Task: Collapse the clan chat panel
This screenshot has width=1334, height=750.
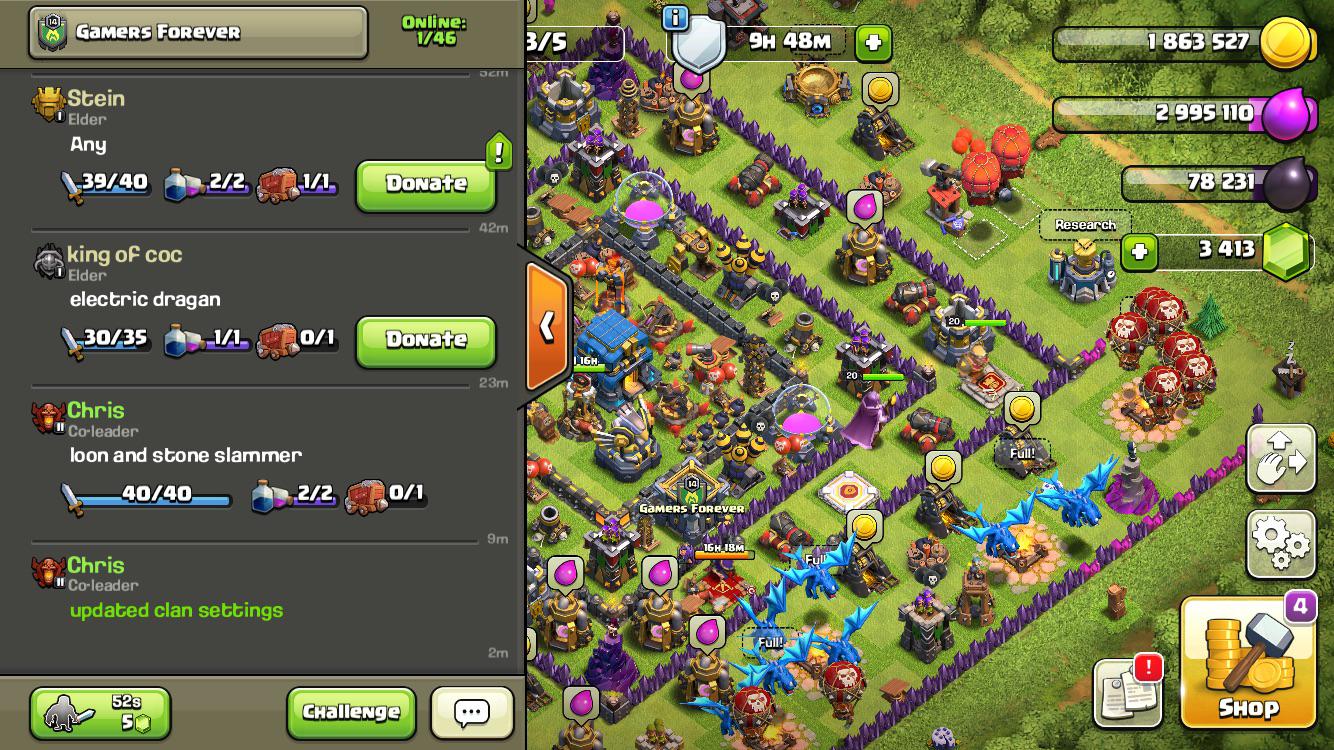Action: pyautogui.click(x=547, y=326)
